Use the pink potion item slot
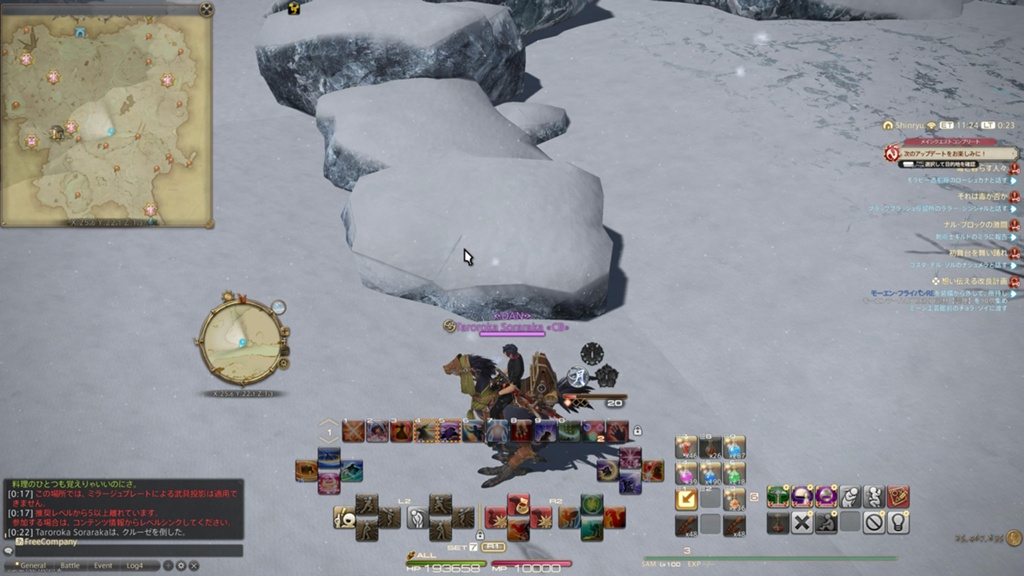1024x576 pixels. coord(686,473)
